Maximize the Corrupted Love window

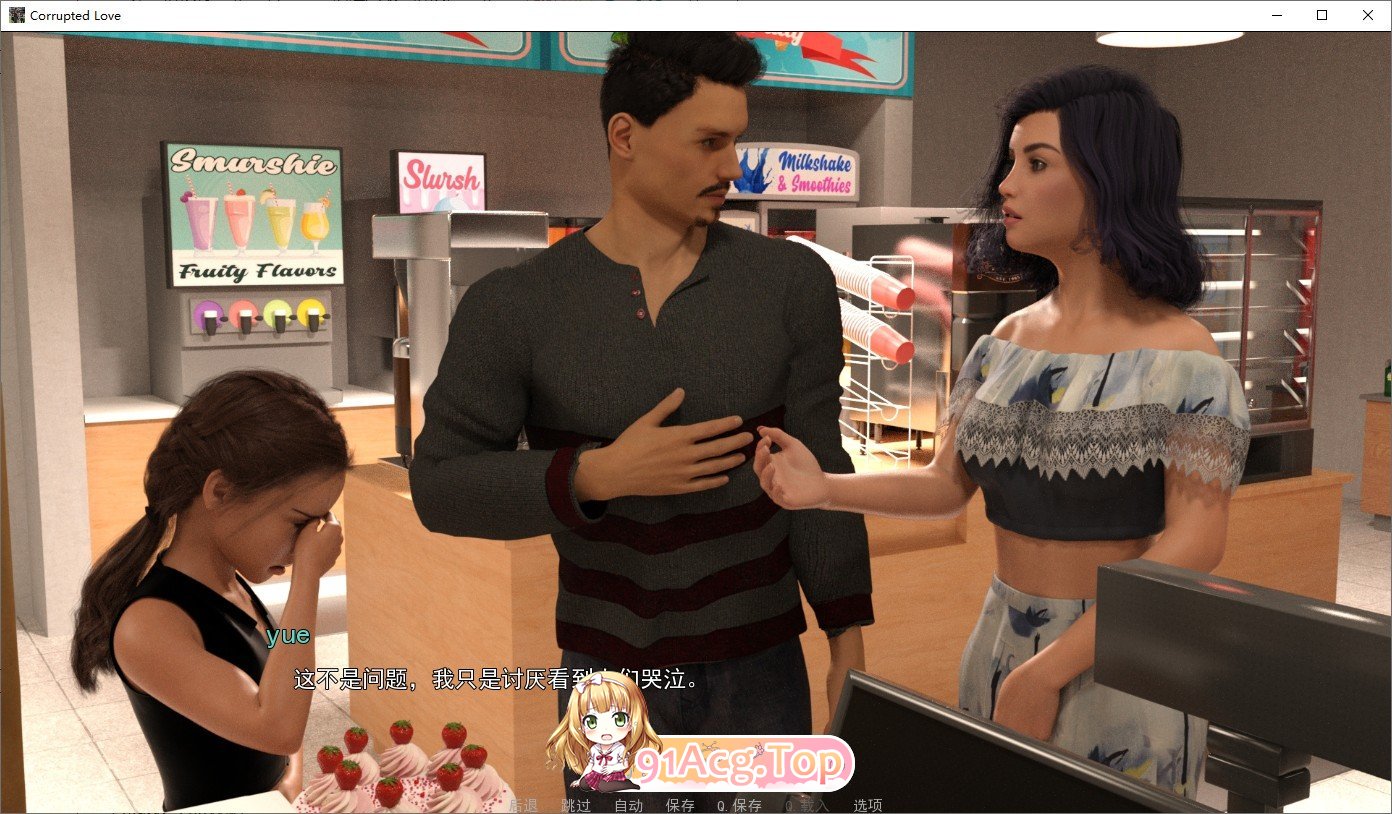[x=1321, y=15]
